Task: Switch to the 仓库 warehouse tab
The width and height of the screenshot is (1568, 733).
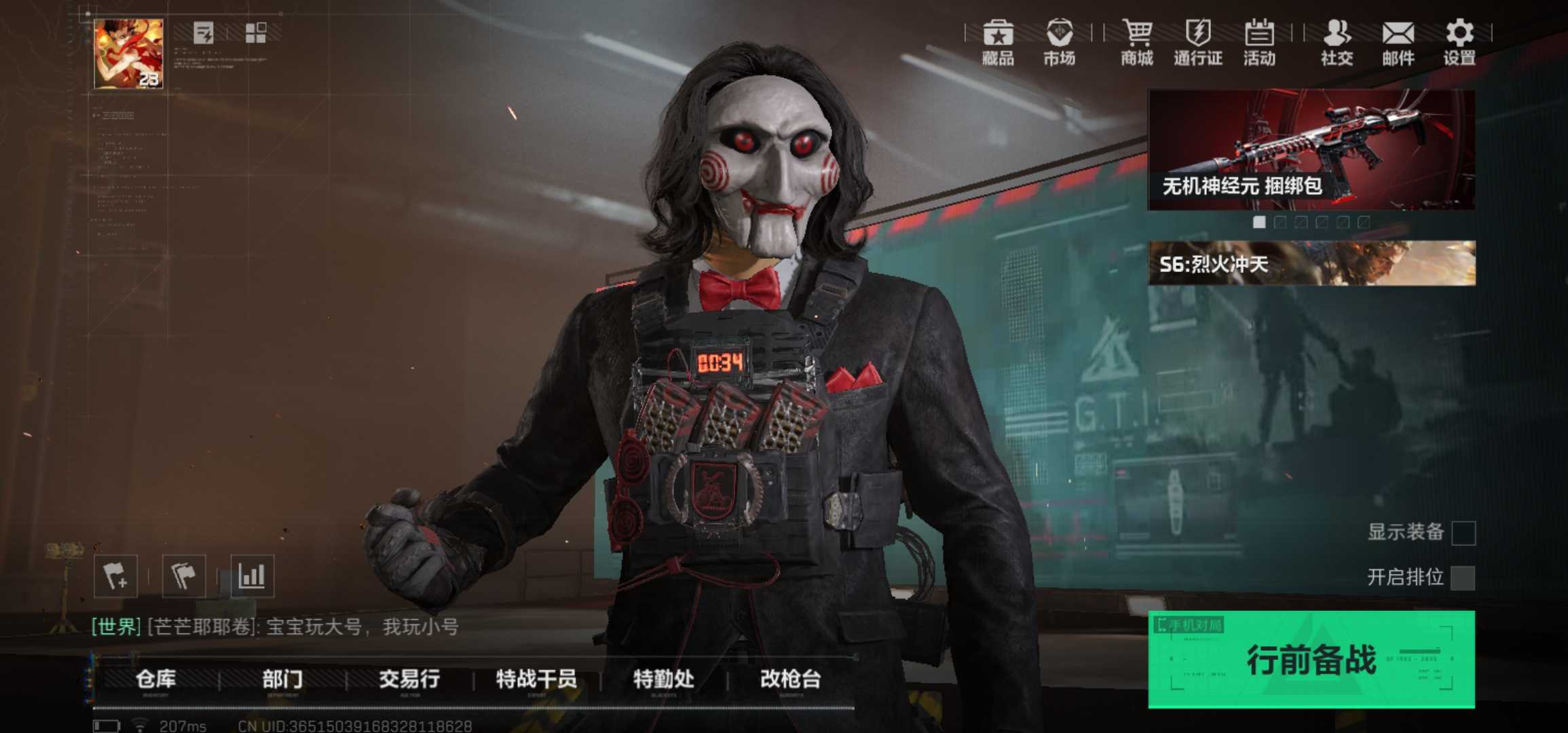Action: pyautogui.click(x=155, y=679)
